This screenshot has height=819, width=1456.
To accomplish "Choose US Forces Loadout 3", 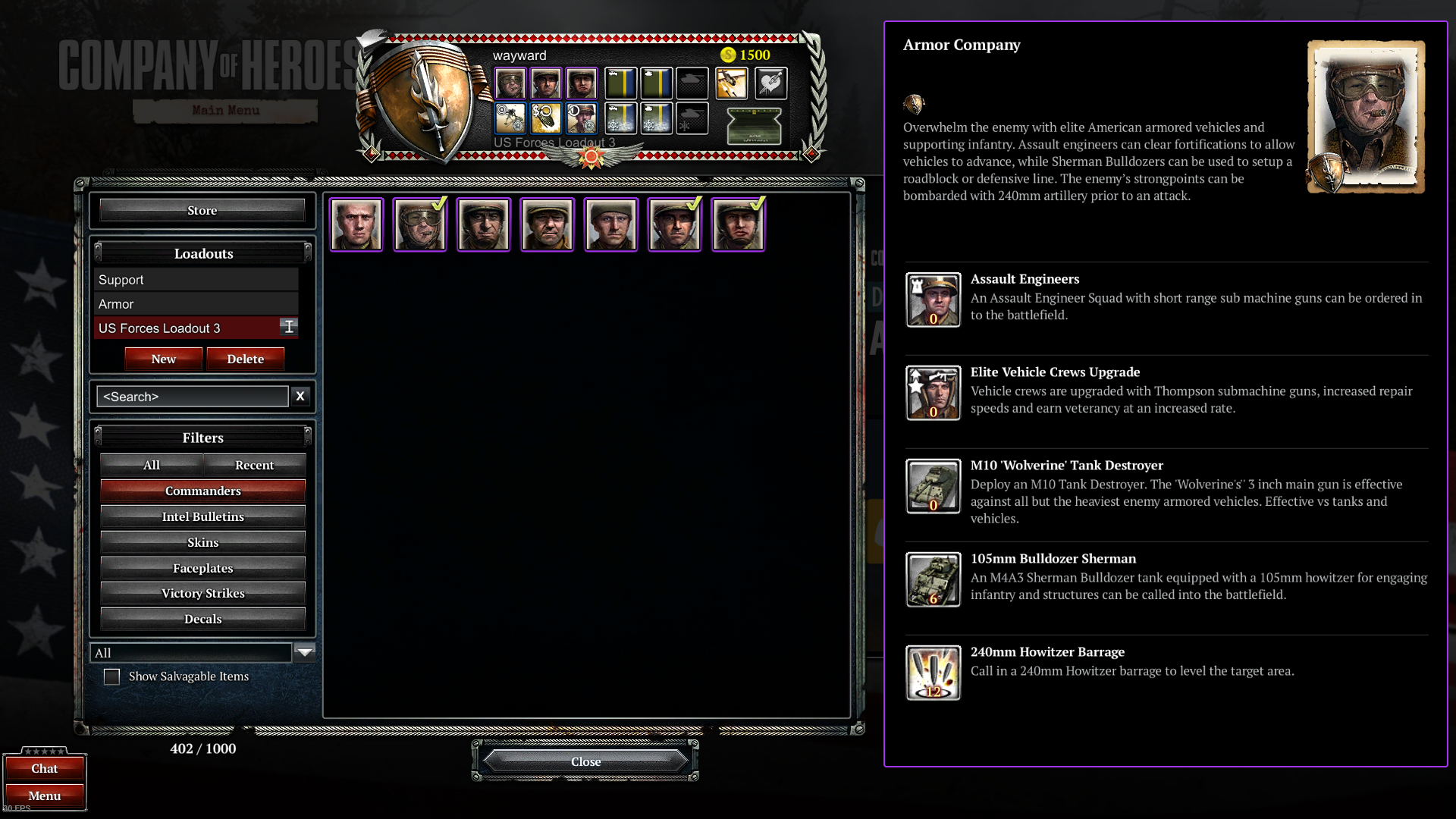I will [x=186, y=328].
